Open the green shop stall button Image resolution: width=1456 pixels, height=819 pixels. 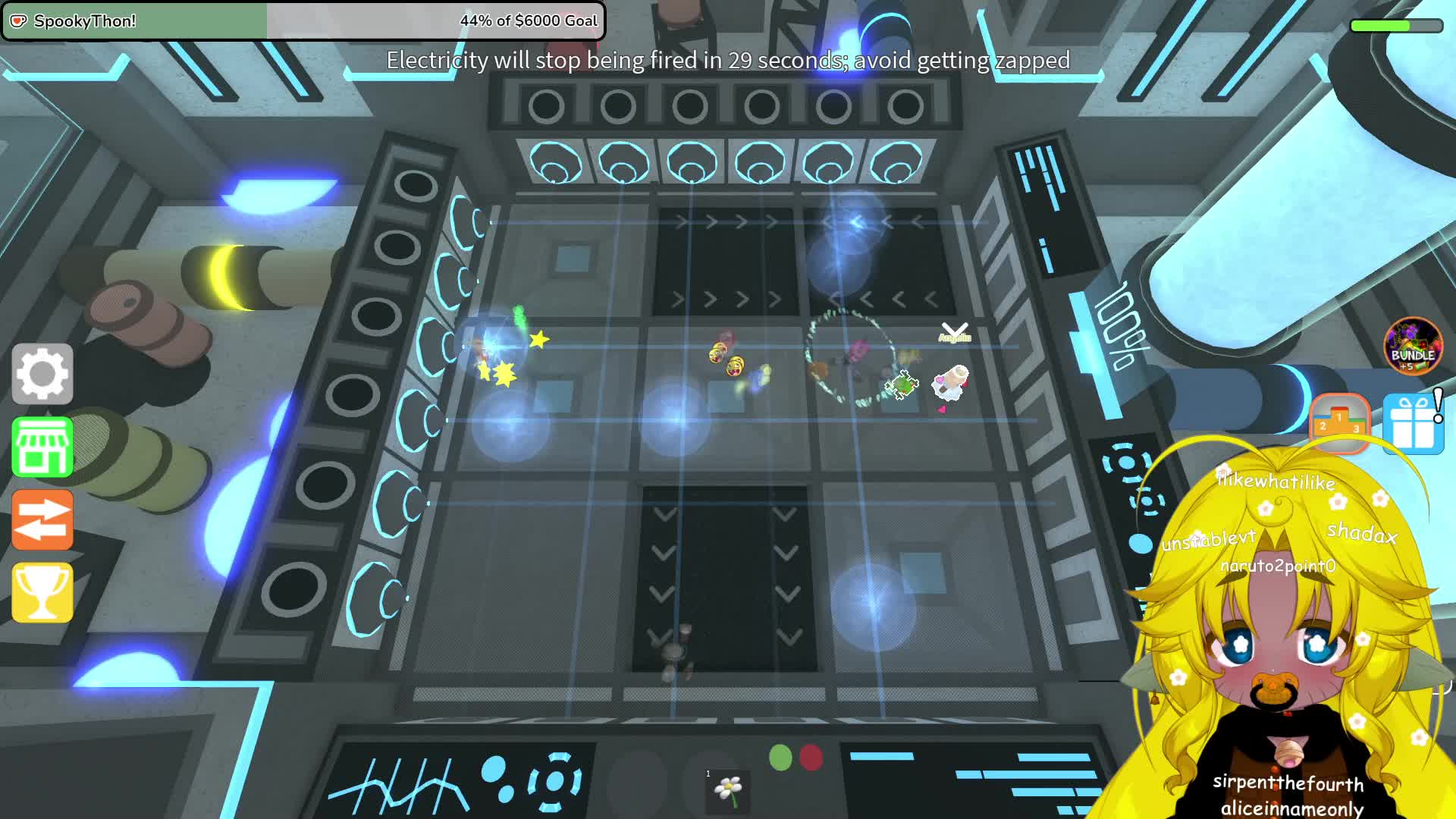(x=42, y=447)
